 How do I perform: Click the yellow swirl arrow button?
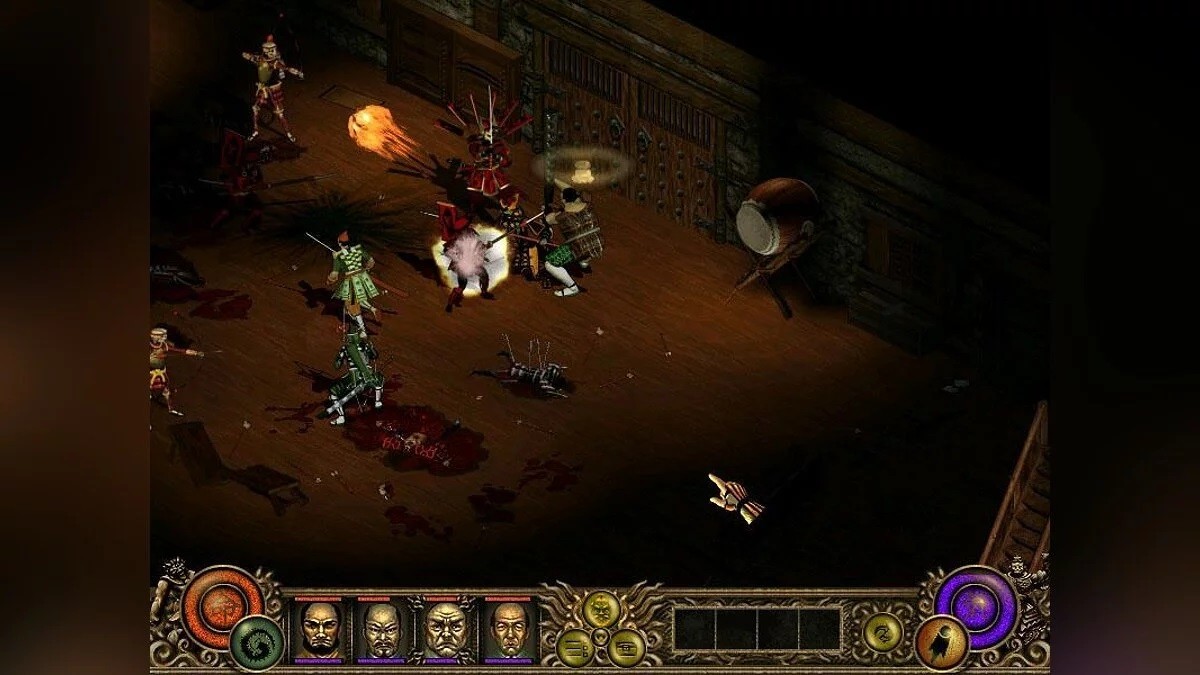point(883,631)
